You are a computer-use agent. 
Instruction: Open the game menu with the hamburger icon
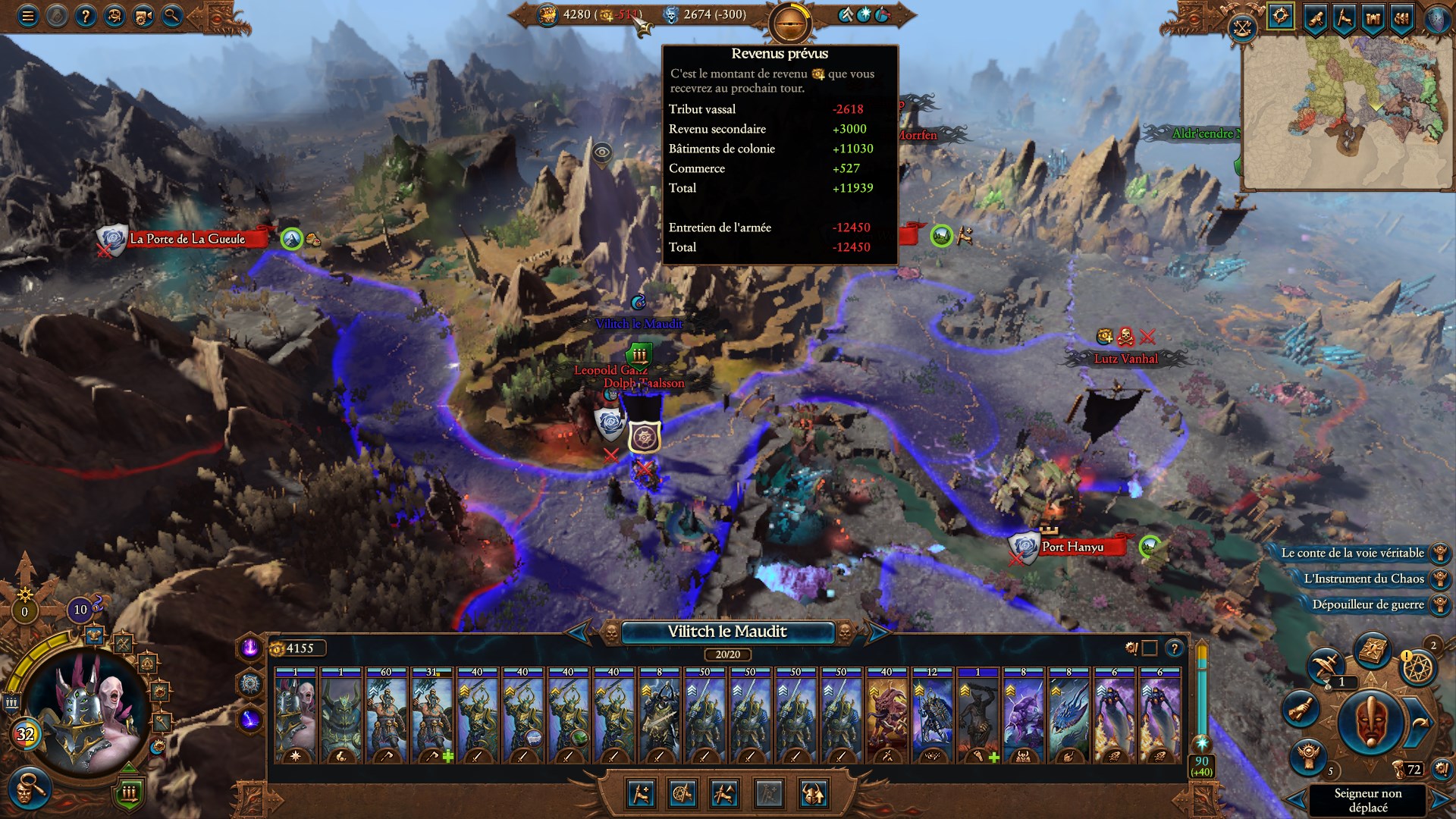point(27,16)
